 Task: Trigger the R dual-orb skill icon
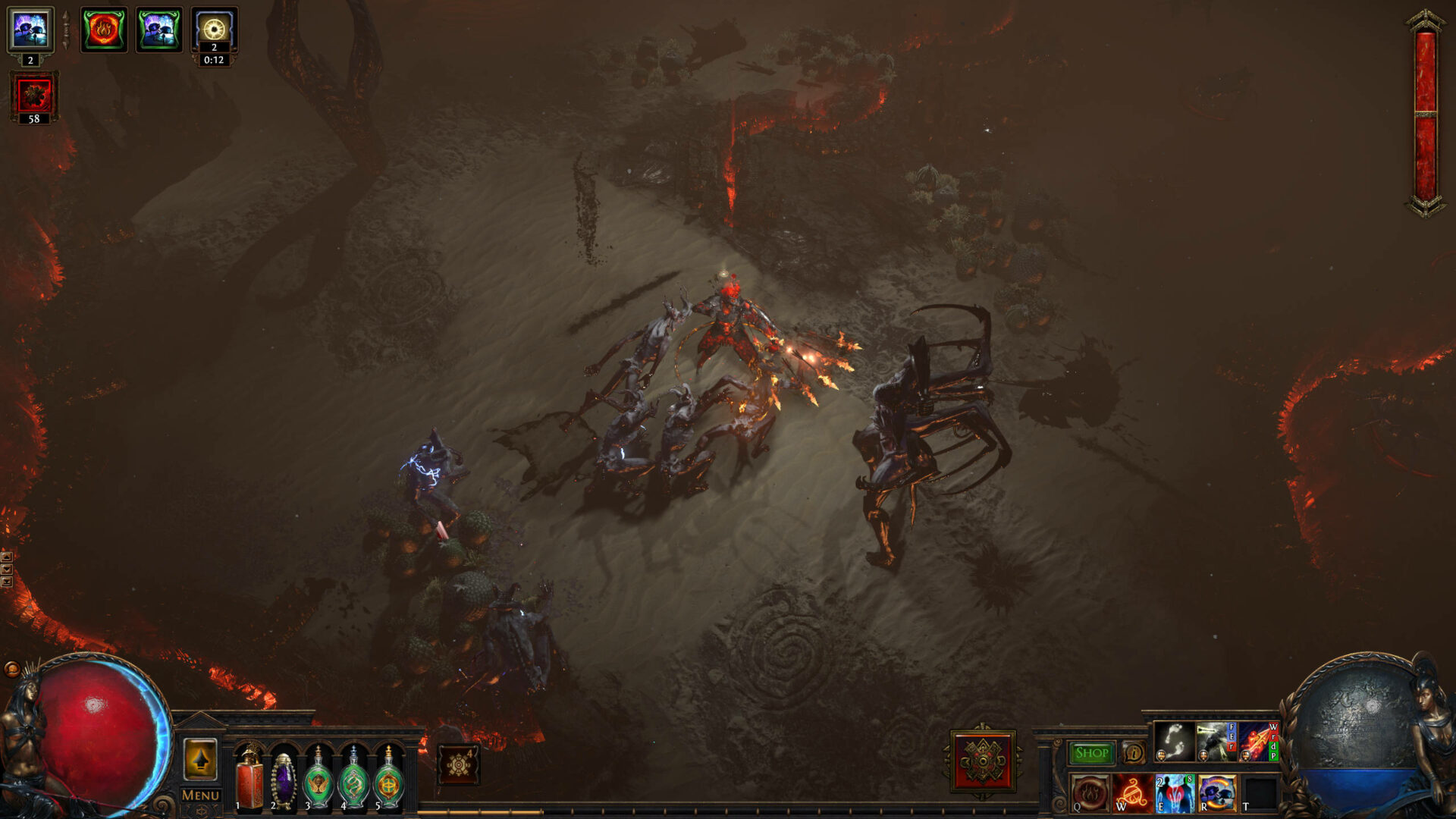coord(1217,795)
